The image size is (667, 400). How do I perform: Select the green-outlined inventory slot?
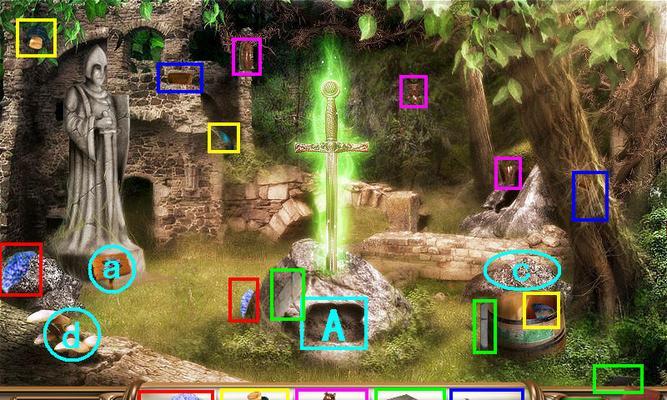409,395
